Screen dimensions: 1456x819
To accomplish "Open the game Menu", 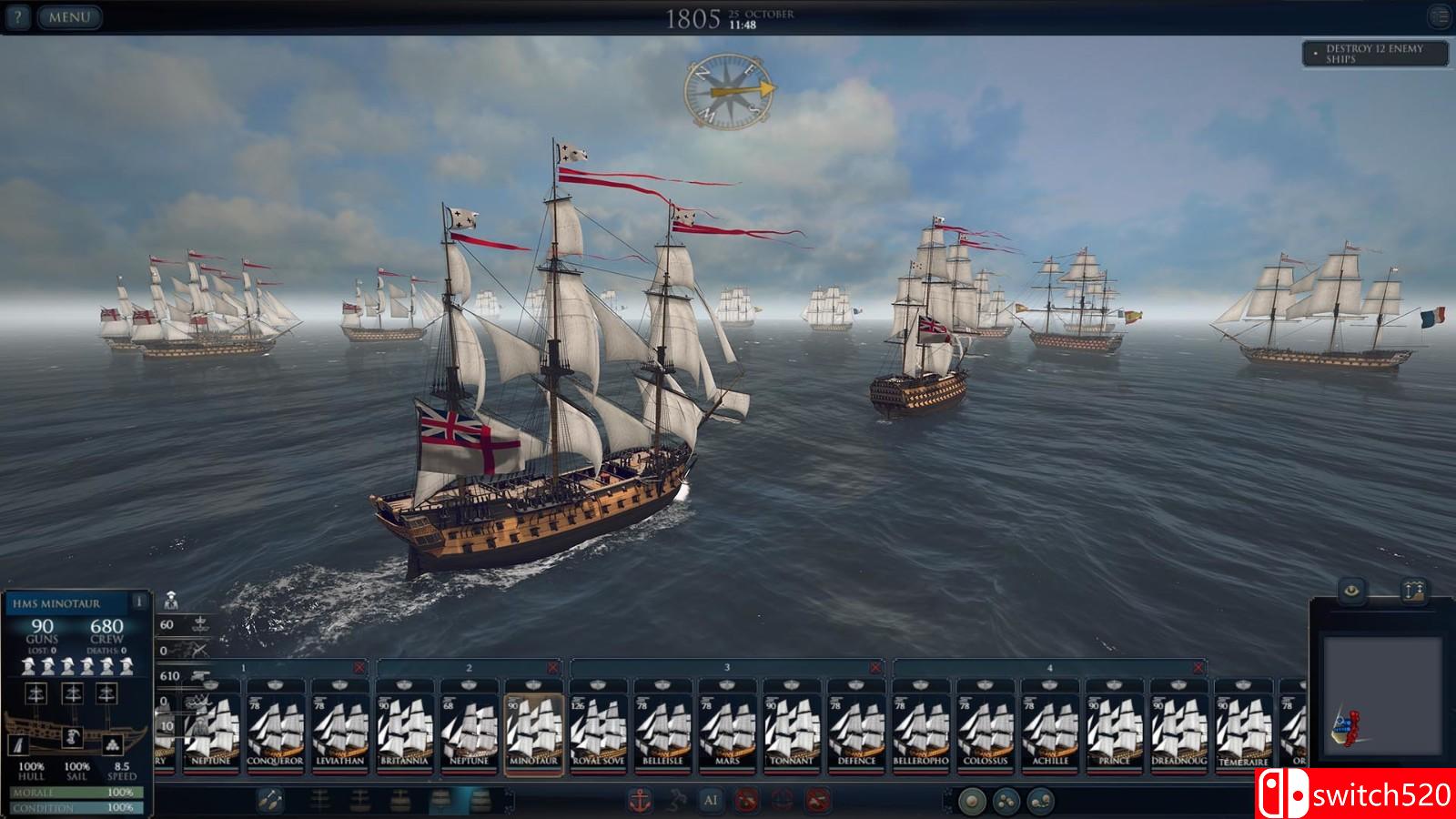I will pos(69,16).
